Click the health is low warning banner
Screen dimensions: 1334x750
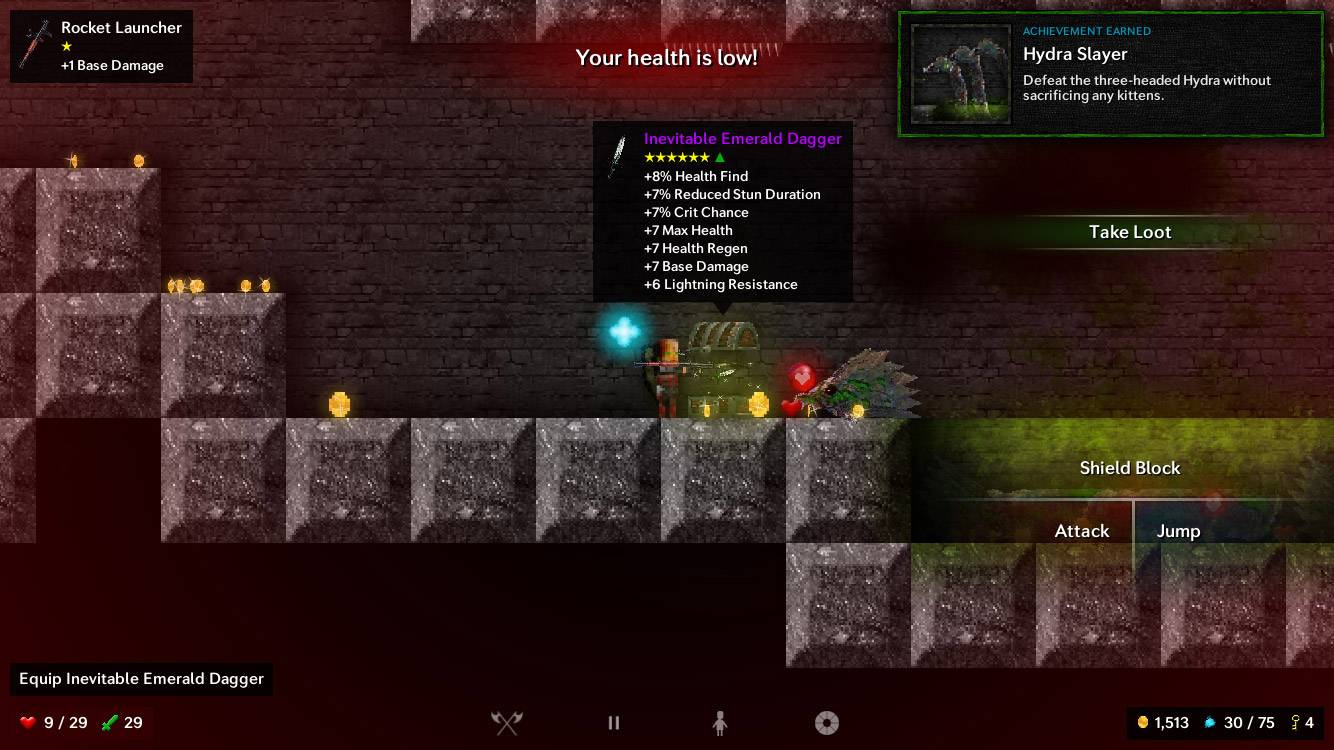pyautogui.click(x=666, y=58)
